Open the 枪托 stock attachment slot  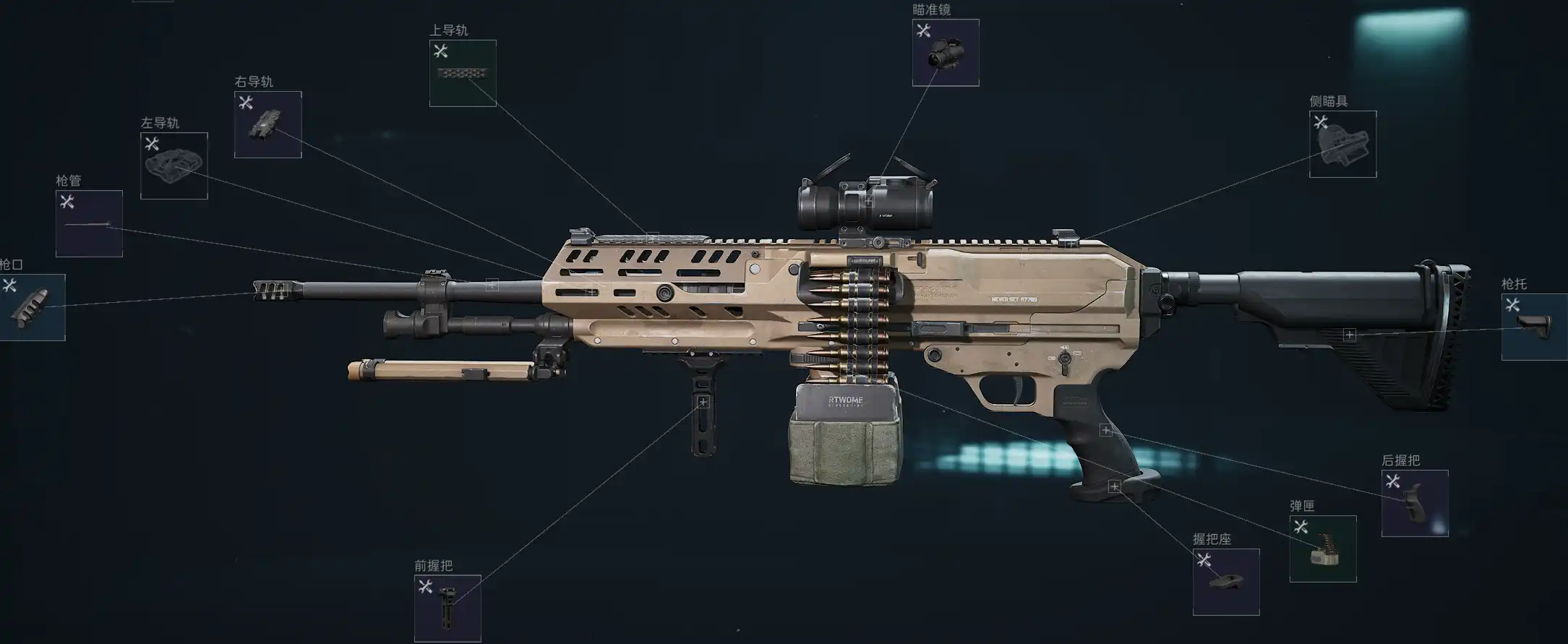click(1534, 327)
